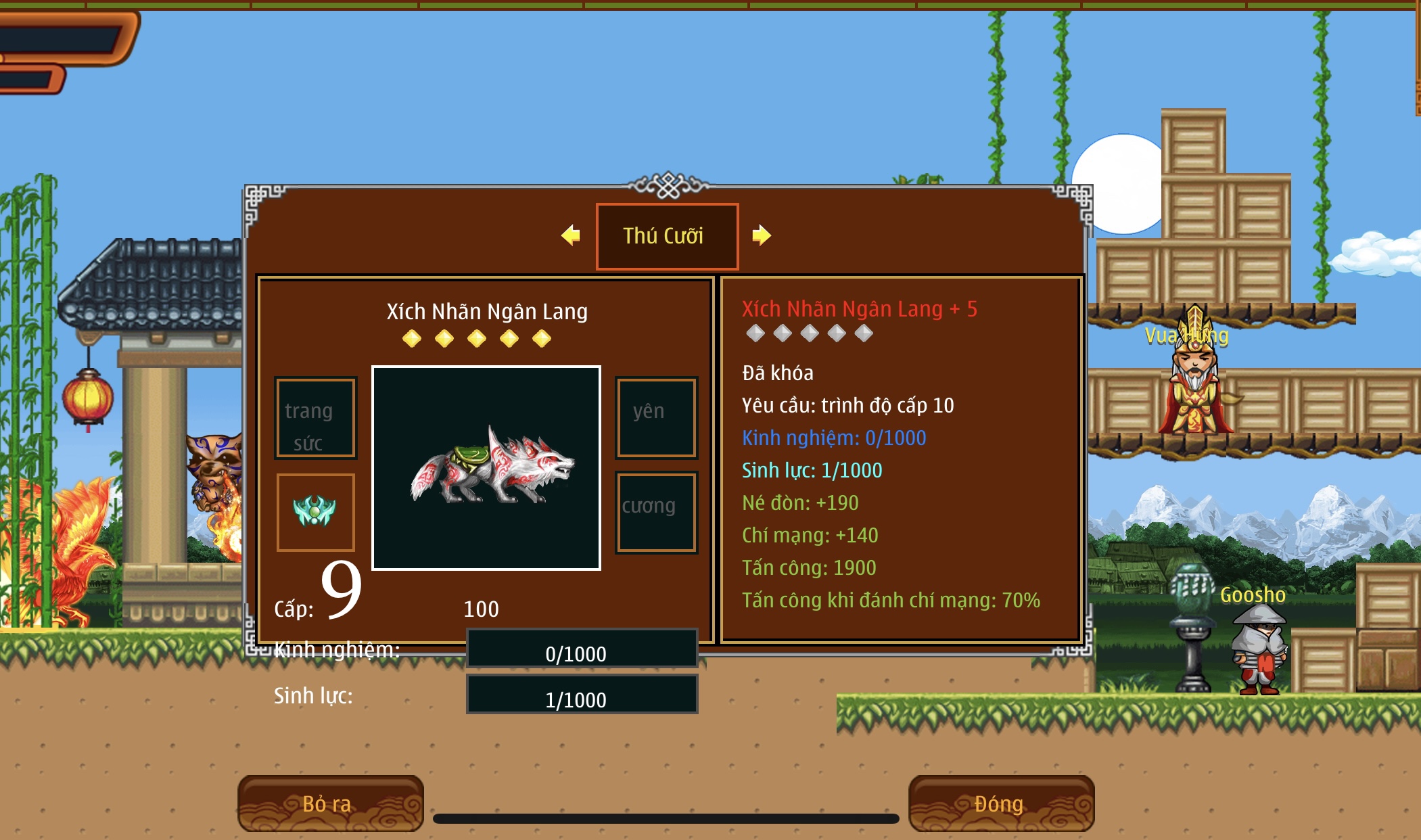The image size is (1421, 840).
Task: Select the Xích Nhãn Ngân Lang wolf portrait
Action: point(486,468)
